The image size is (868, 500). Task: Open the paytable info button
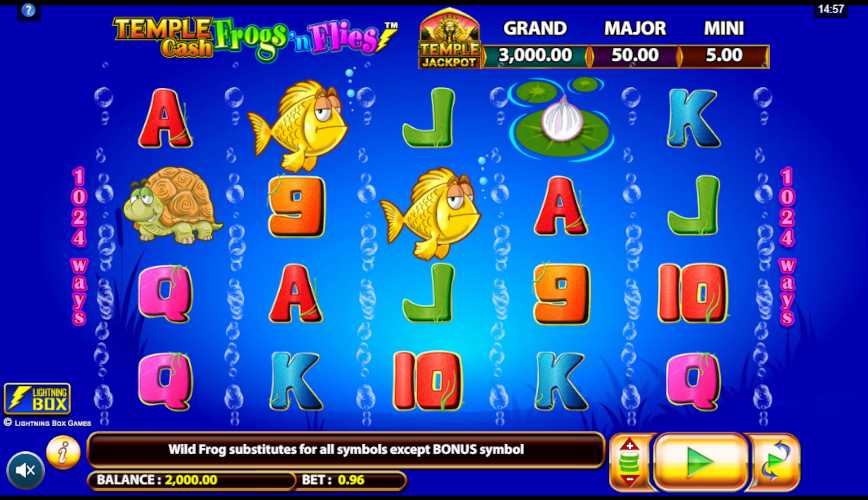(63, 452)
